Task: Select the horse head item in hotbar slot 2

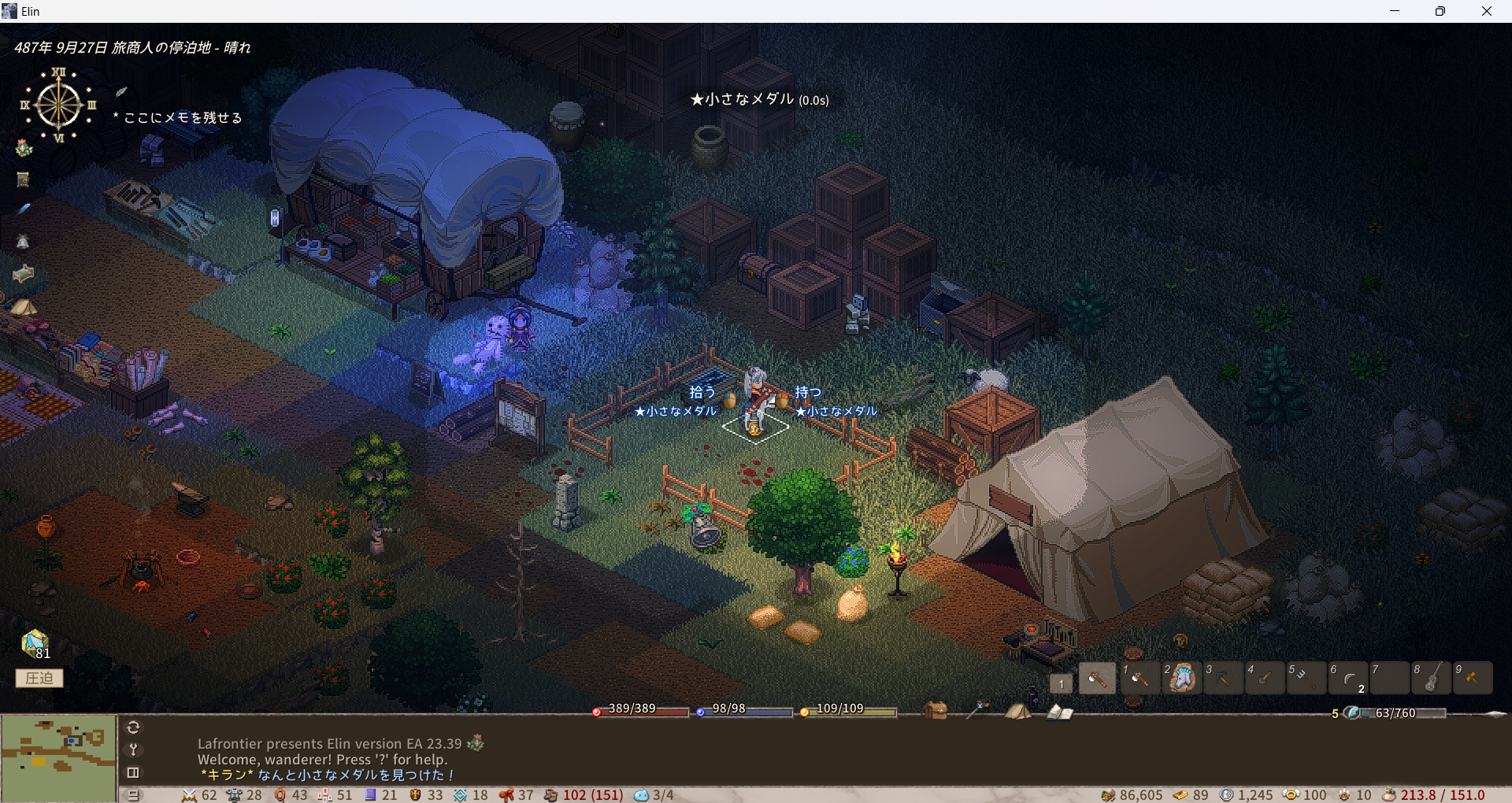Action: tap(1181, 678)
